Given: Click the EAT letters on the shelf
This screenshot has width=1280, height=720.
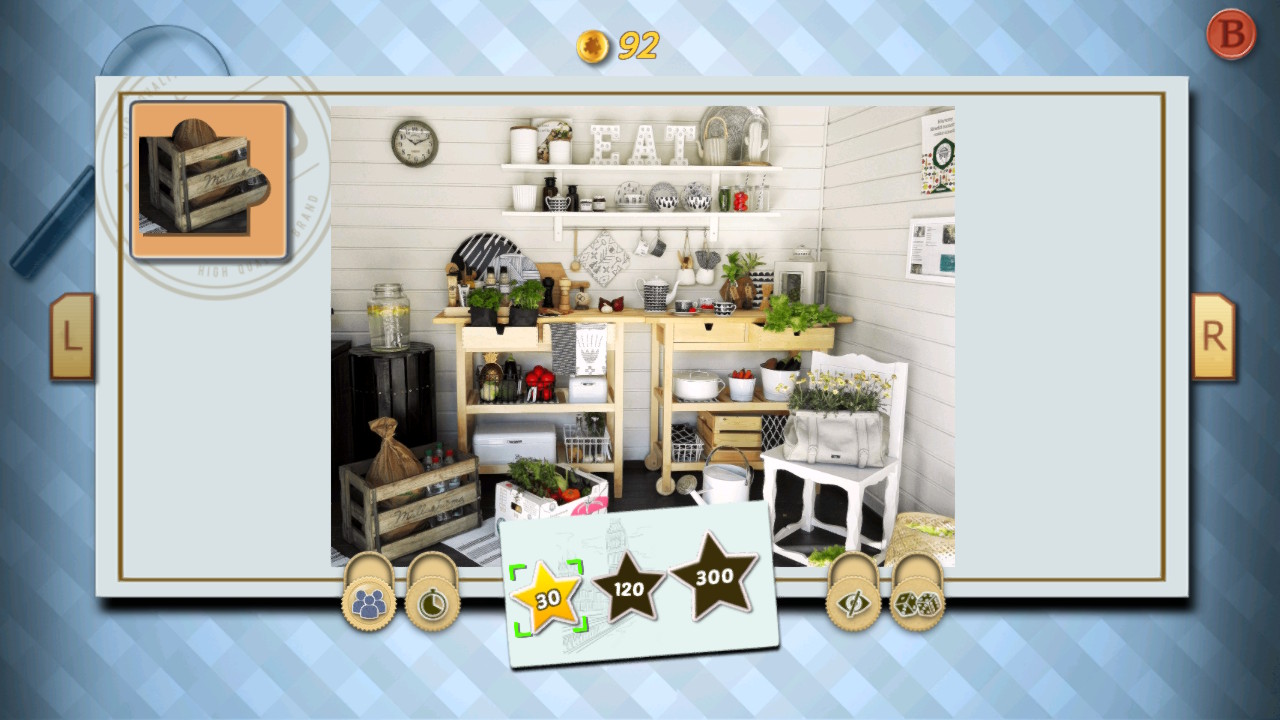Looking at the screenshot, I should tap(638, 145).
